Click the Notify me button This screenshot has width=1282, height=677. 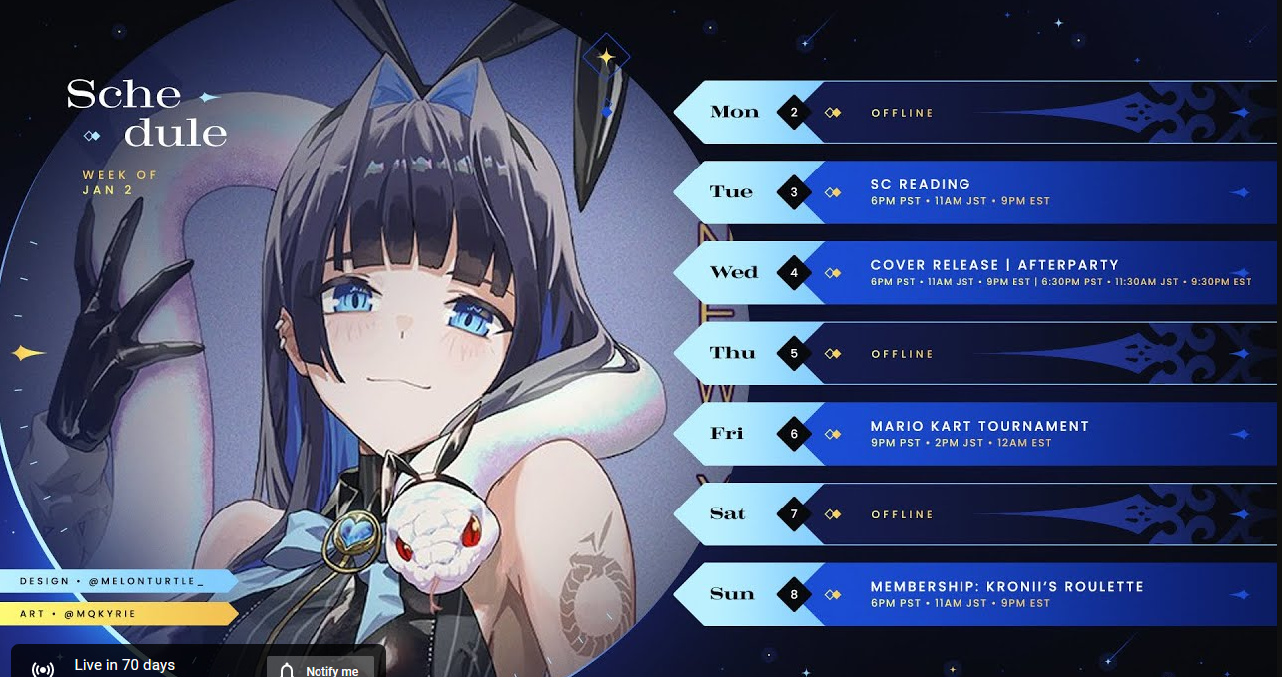click(320, 668)
